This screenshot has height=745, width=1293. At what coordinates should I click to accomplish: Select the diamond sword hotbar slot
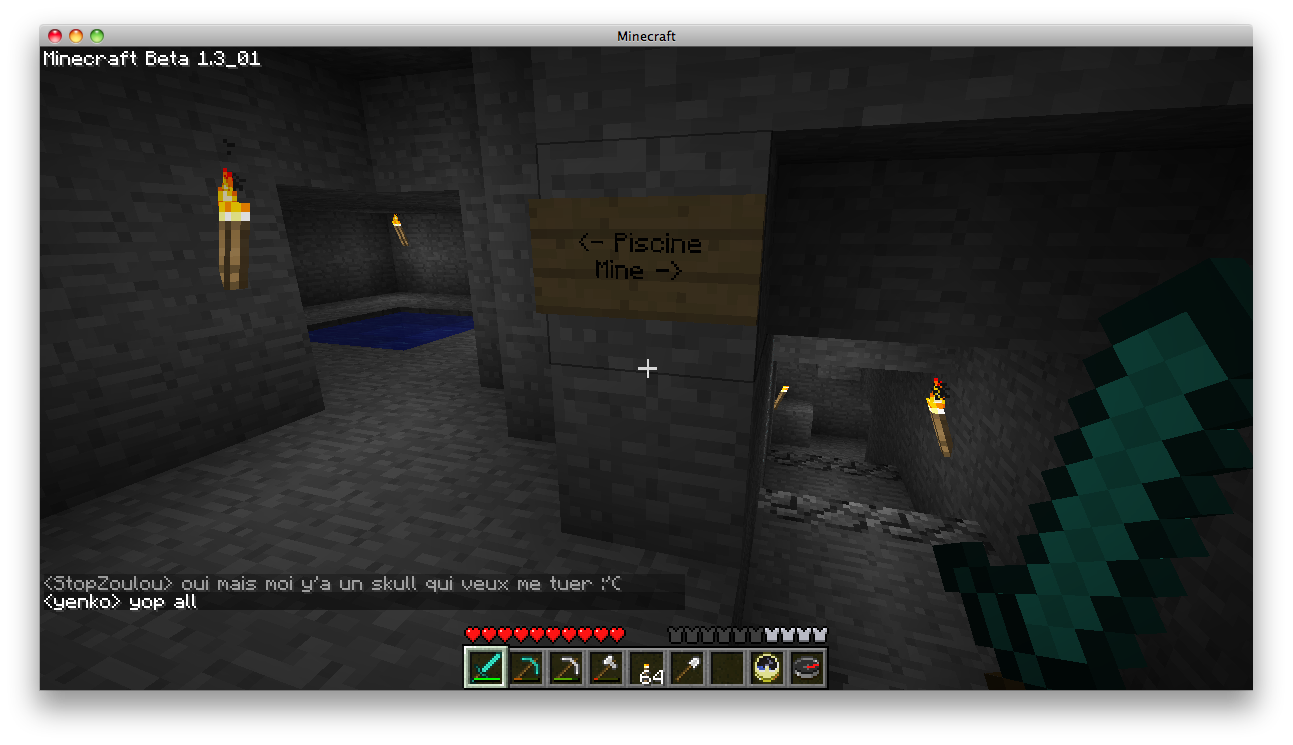[x=485, y=667]
